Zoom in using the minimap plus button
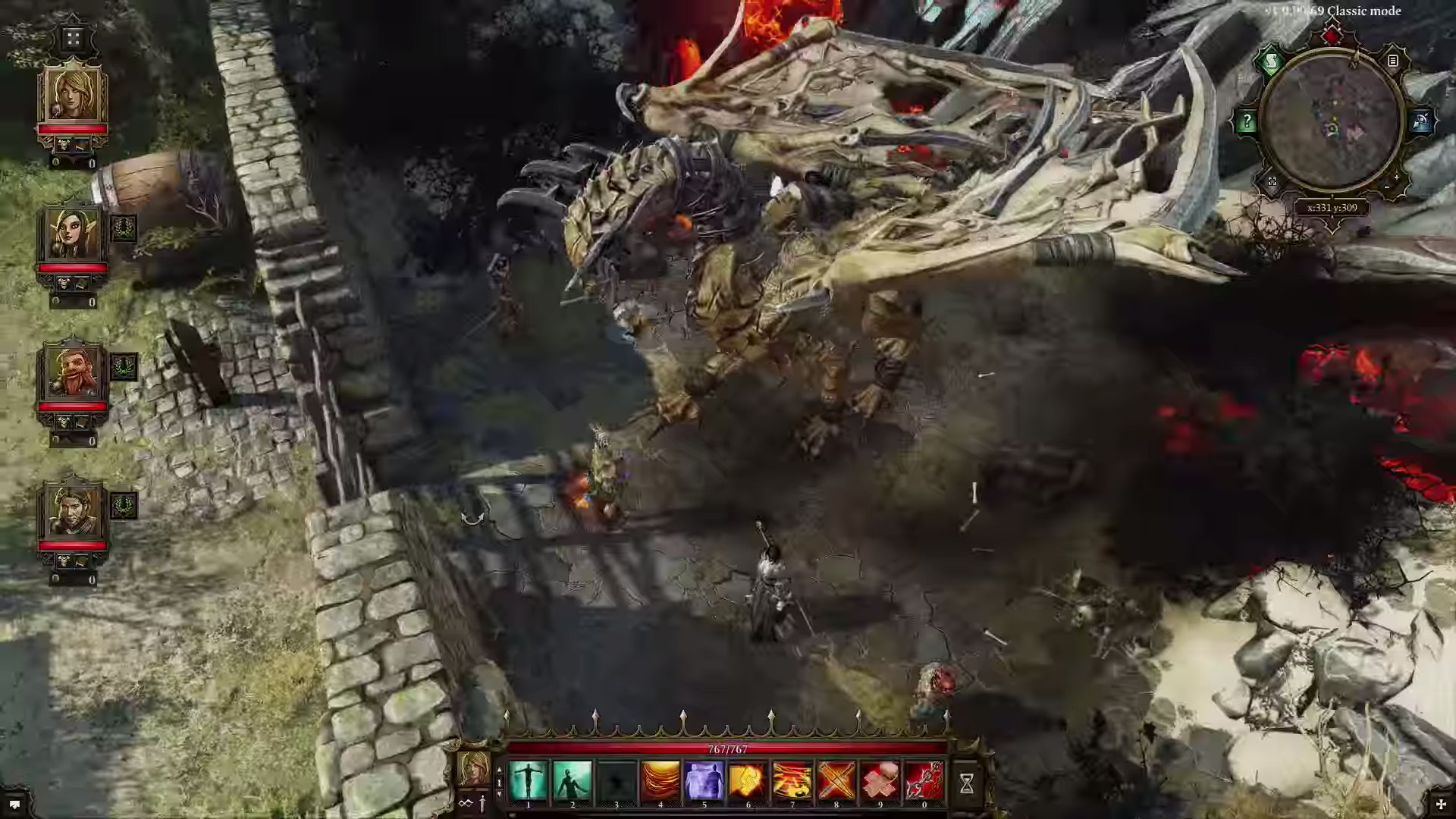 [x=1396, y=177]
